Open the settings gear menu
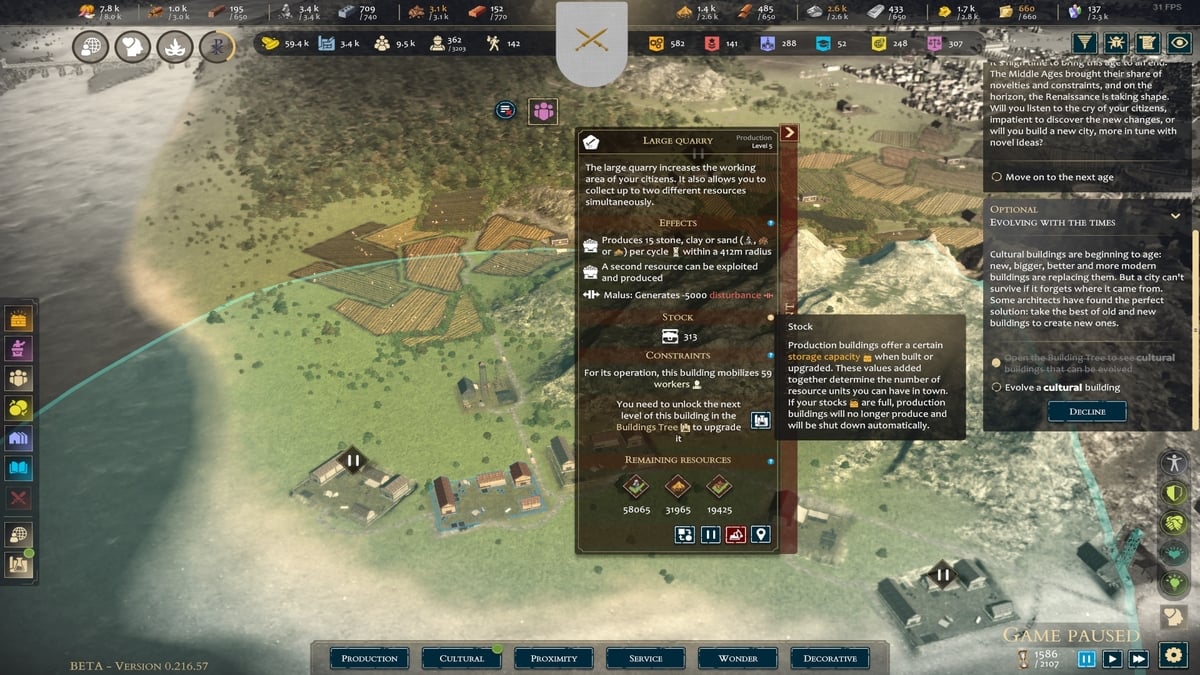This screenshot has width=1200, height=675. (1172, 655)
